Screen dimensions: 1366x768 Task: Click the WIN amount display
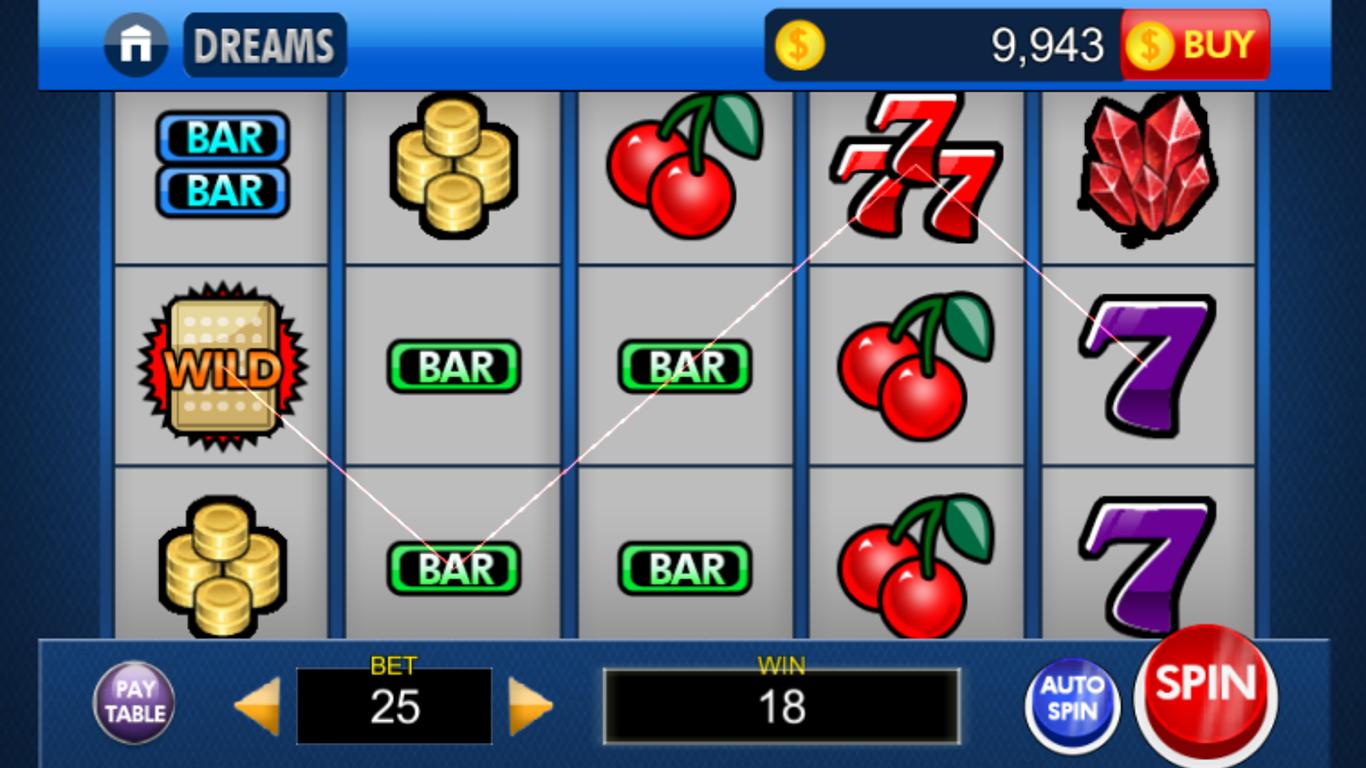(783, 706)
